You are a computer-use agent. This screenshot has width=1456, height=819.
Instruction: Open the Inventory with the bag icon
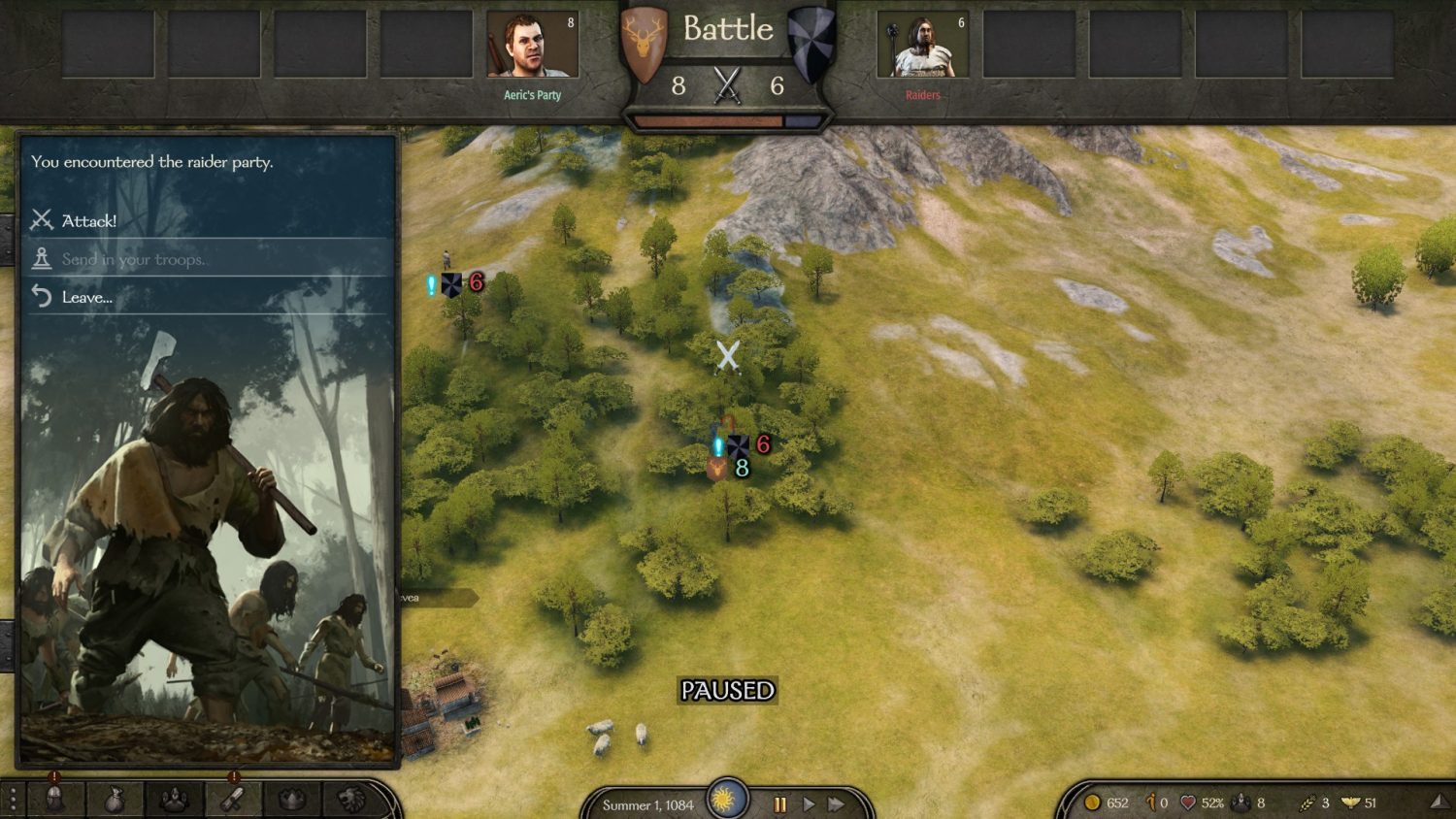coord(116,797)
